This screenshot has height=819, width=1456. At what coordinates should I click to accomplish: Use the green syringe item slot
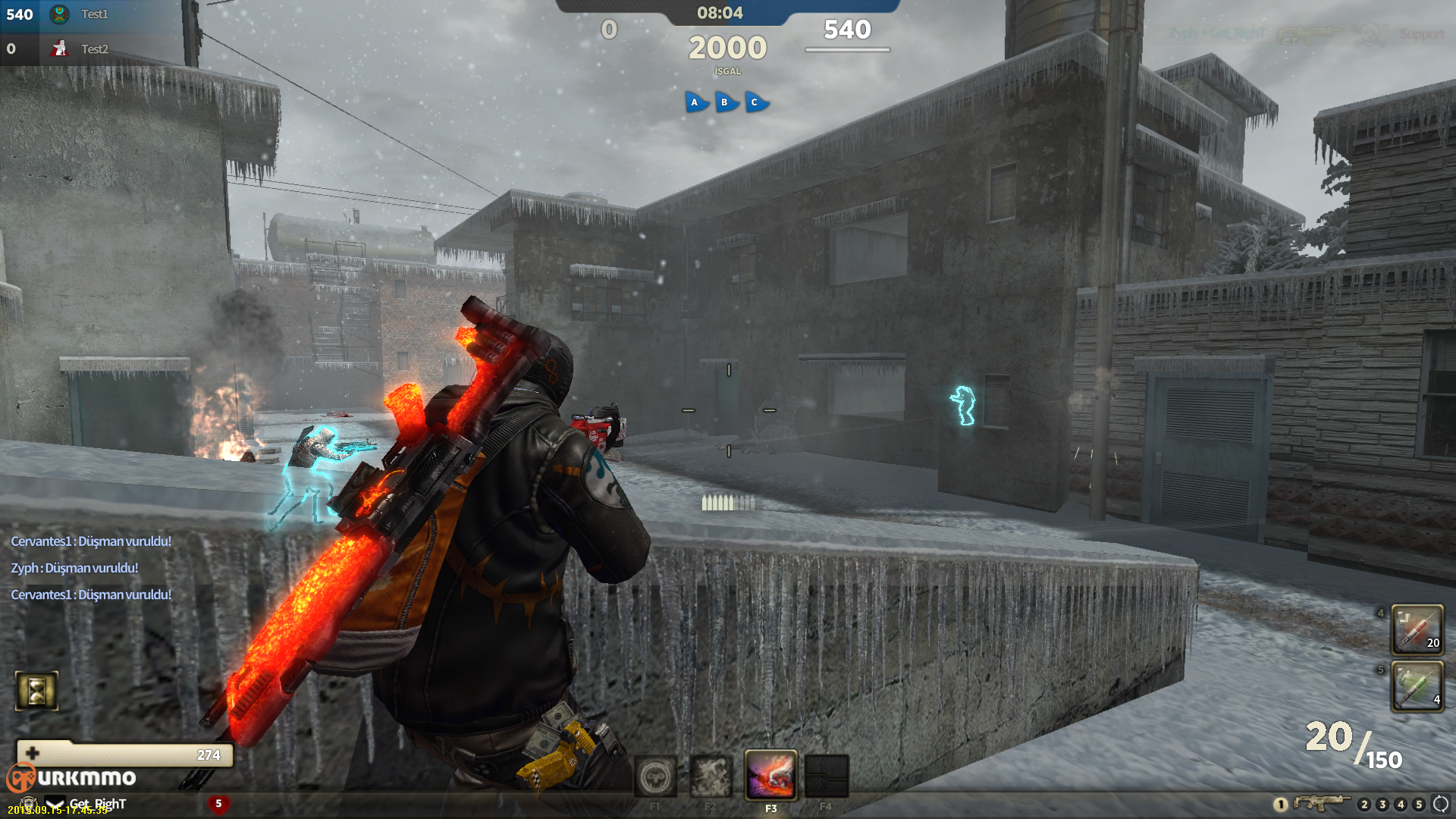pyautogui.click(x=1417, y=686)
